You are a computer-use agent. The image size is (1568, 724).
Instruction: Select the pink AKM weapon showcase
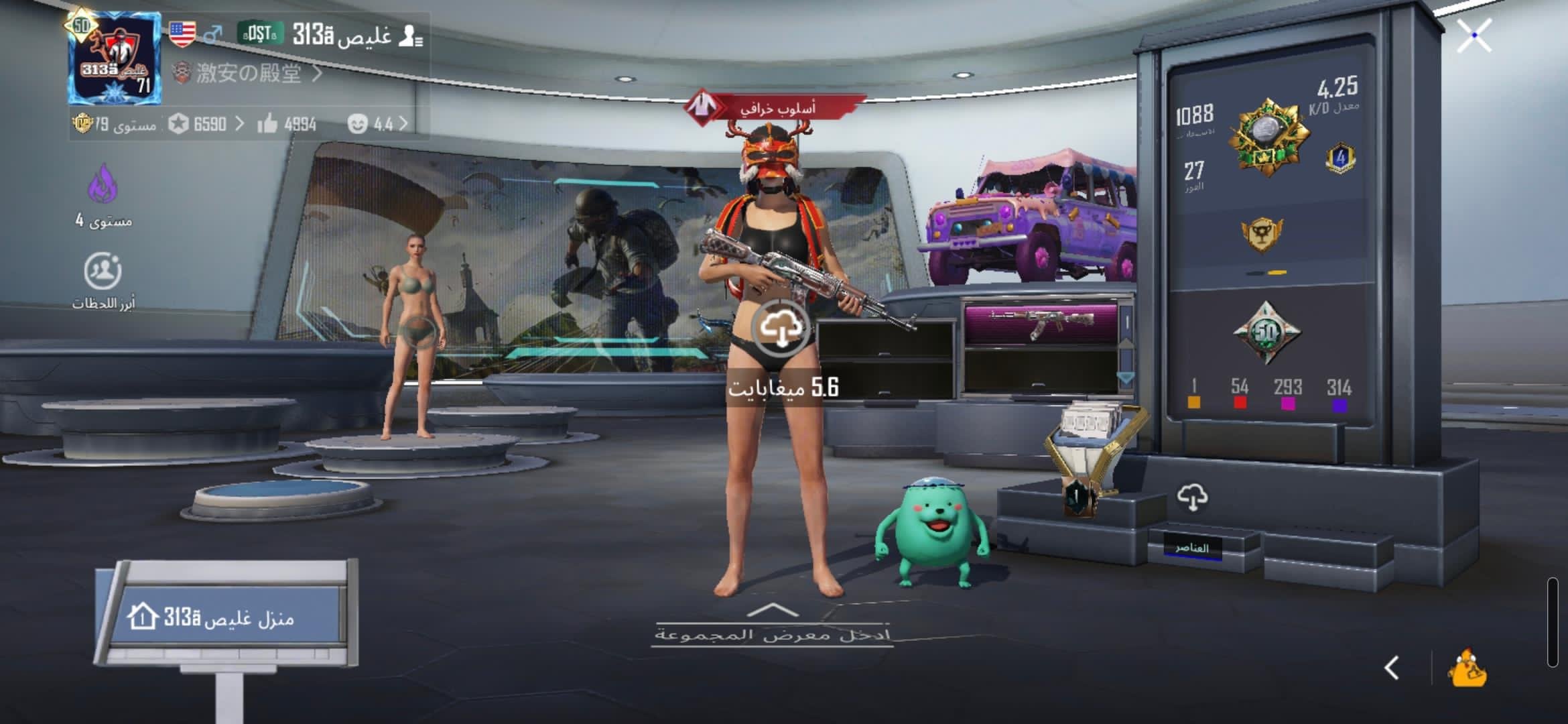[x=1041, y=323]
